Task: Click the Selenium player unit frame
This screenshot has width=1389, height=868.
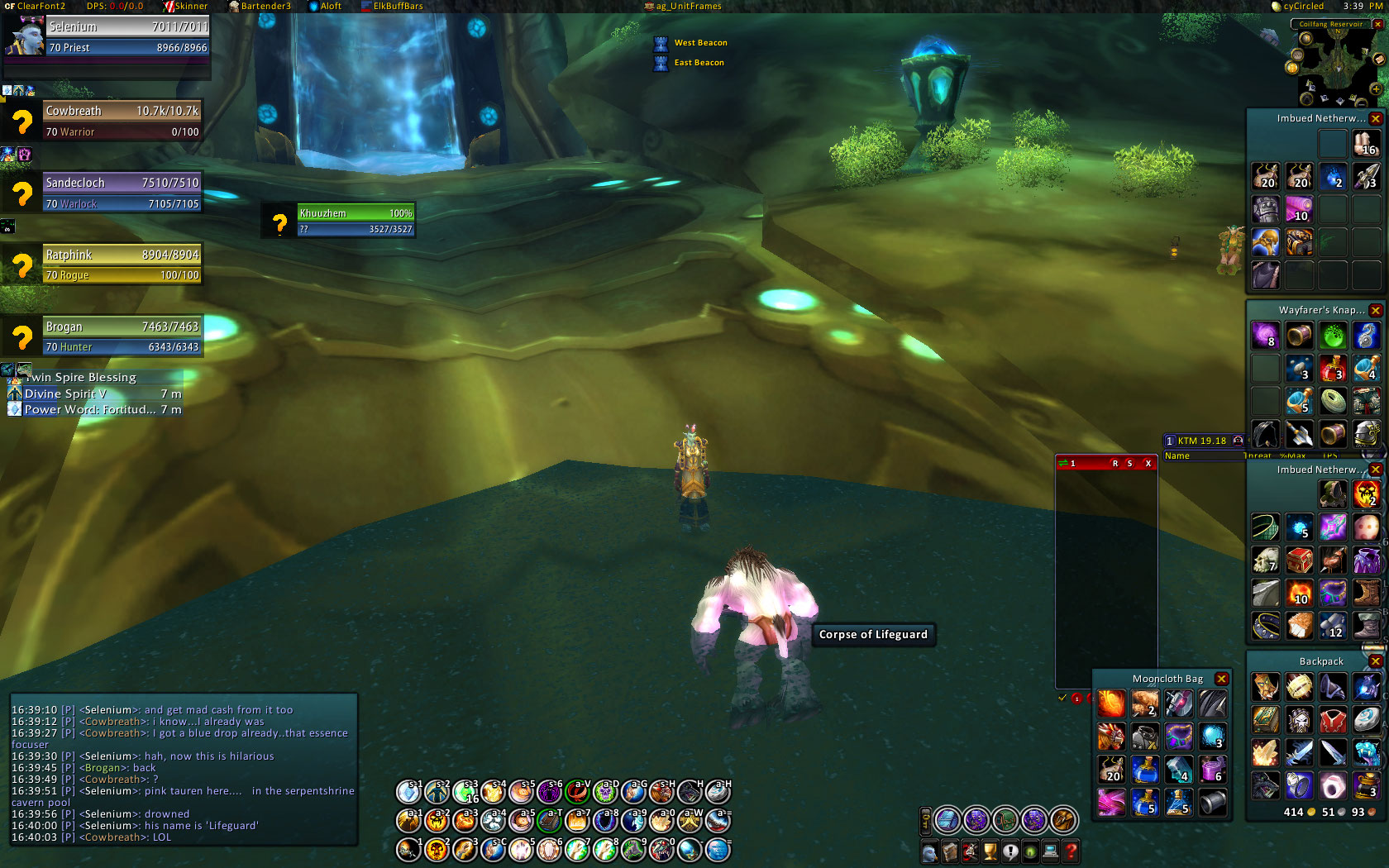Action: pyautogui.click(x=127, y=36)
